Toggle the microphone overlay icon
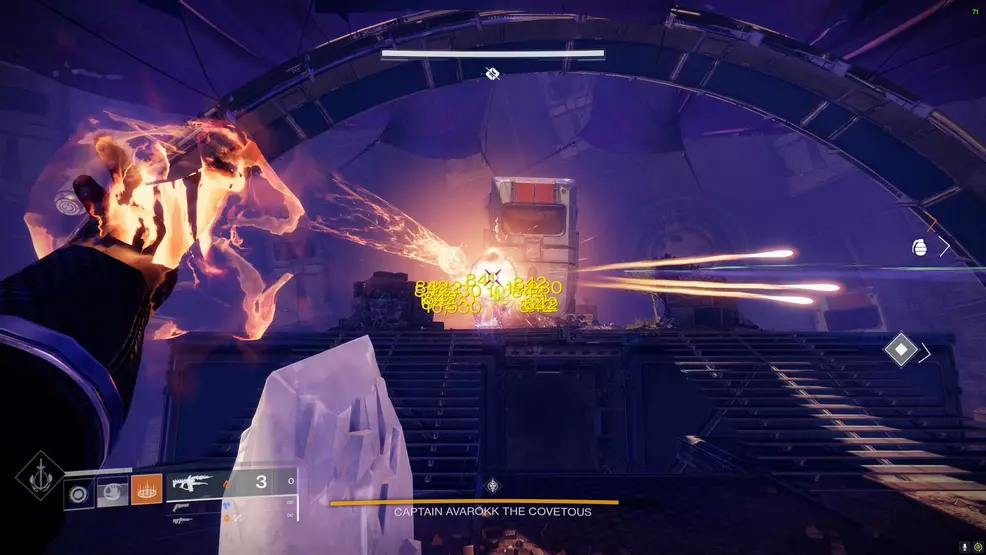Image resolution: width=986 pixels, height=555 pixels. pyautogui.click(x=964, y=547)
